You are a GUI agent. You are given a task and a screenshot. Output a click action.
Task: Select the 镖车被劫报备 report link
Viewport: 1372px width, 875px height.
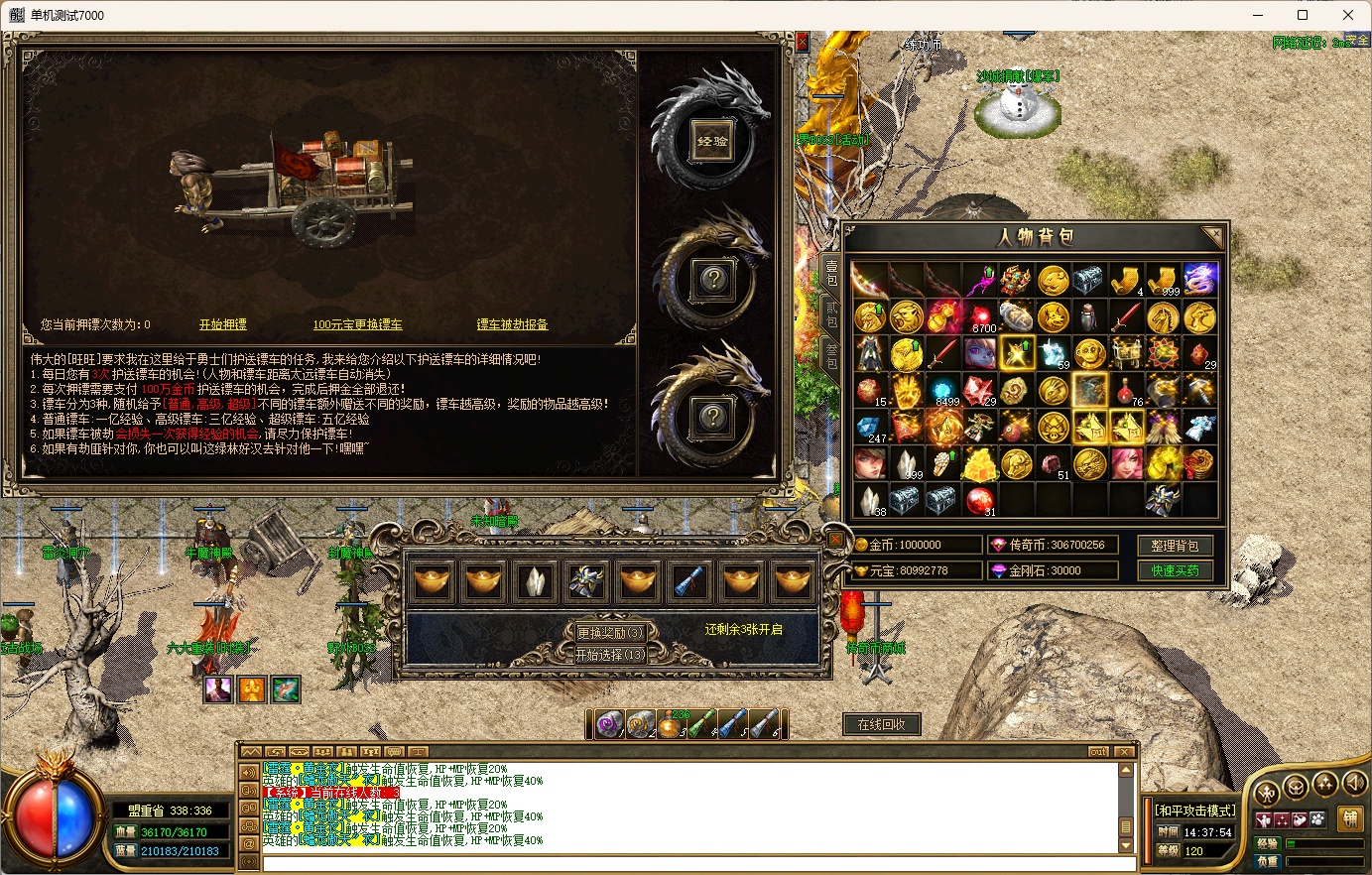(512, 324)
